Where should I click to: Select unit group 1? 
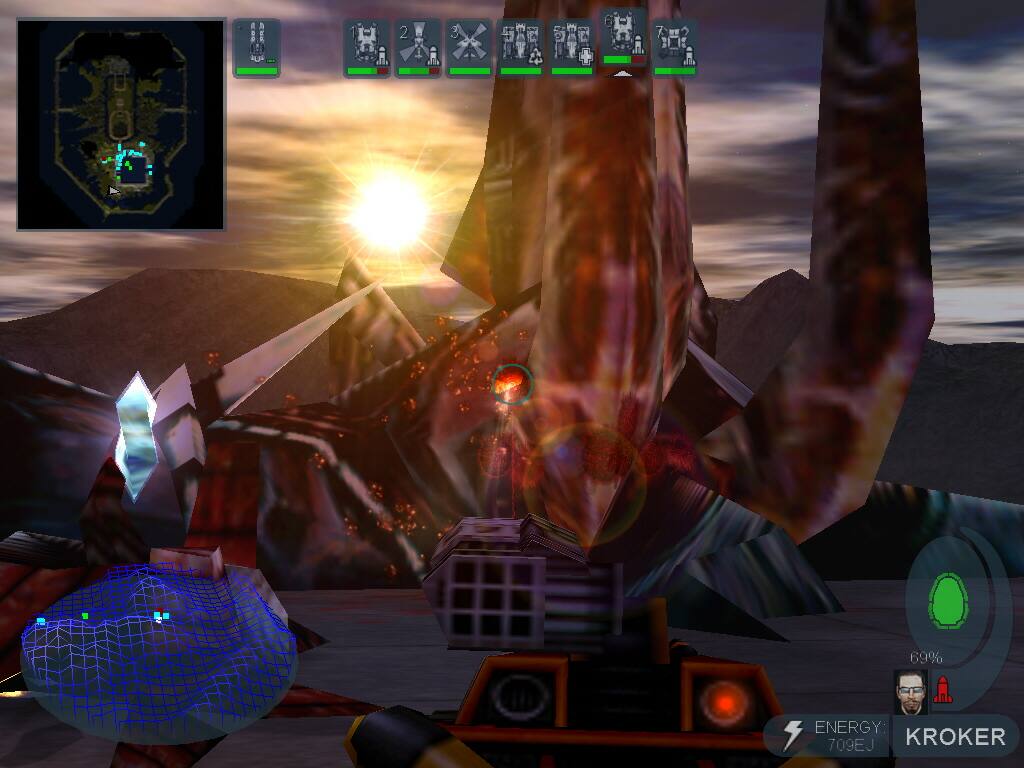367,48
